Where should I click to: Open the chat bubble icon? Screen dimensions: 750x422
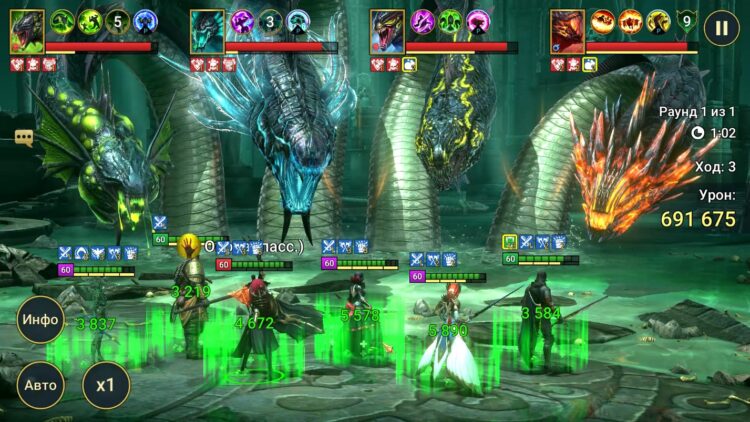pyautogui.click(x=24, y=138)
